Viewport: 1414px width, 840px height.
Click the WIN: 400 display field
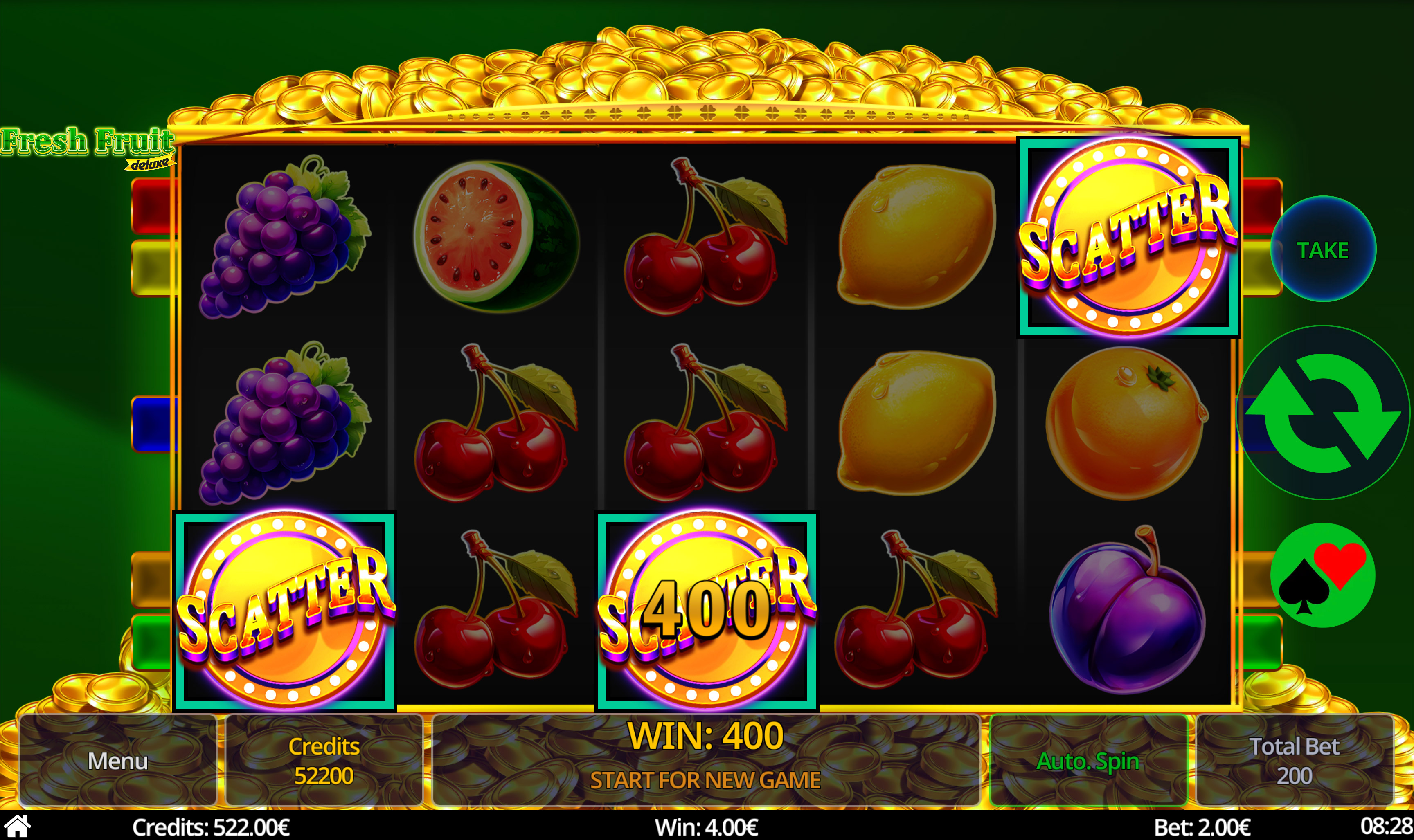(707, 734)
